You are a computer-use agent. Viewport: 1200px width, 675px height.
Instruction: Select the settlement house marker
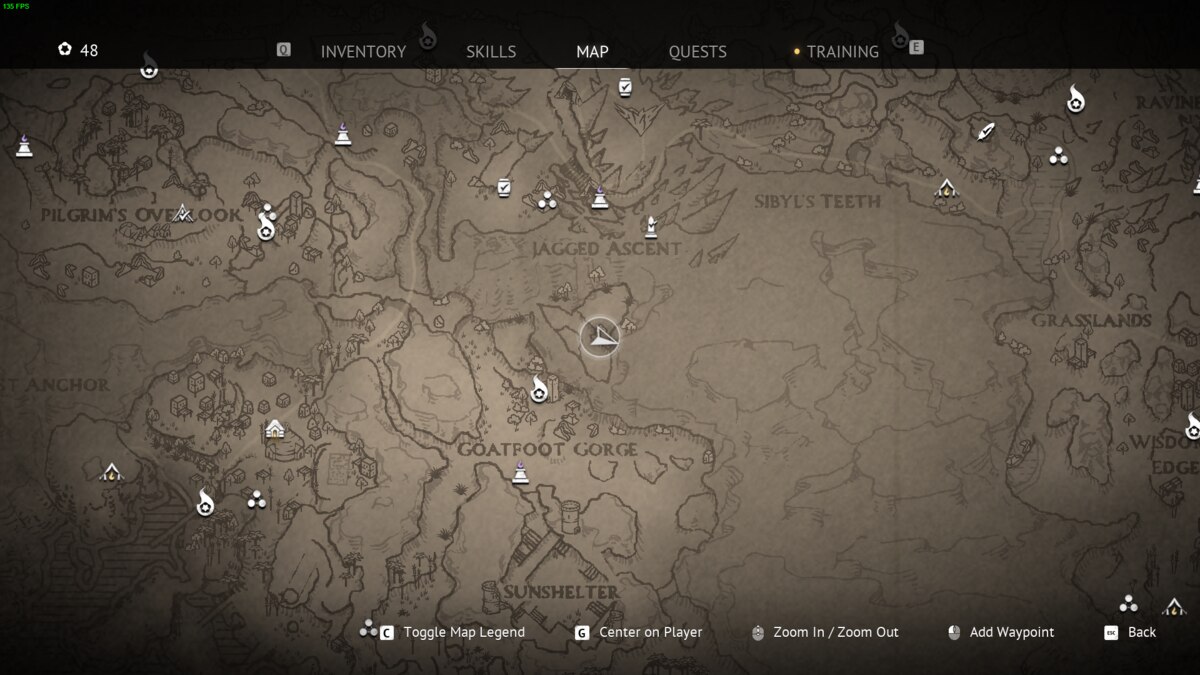pyautogui.click(x=275, y=429)
